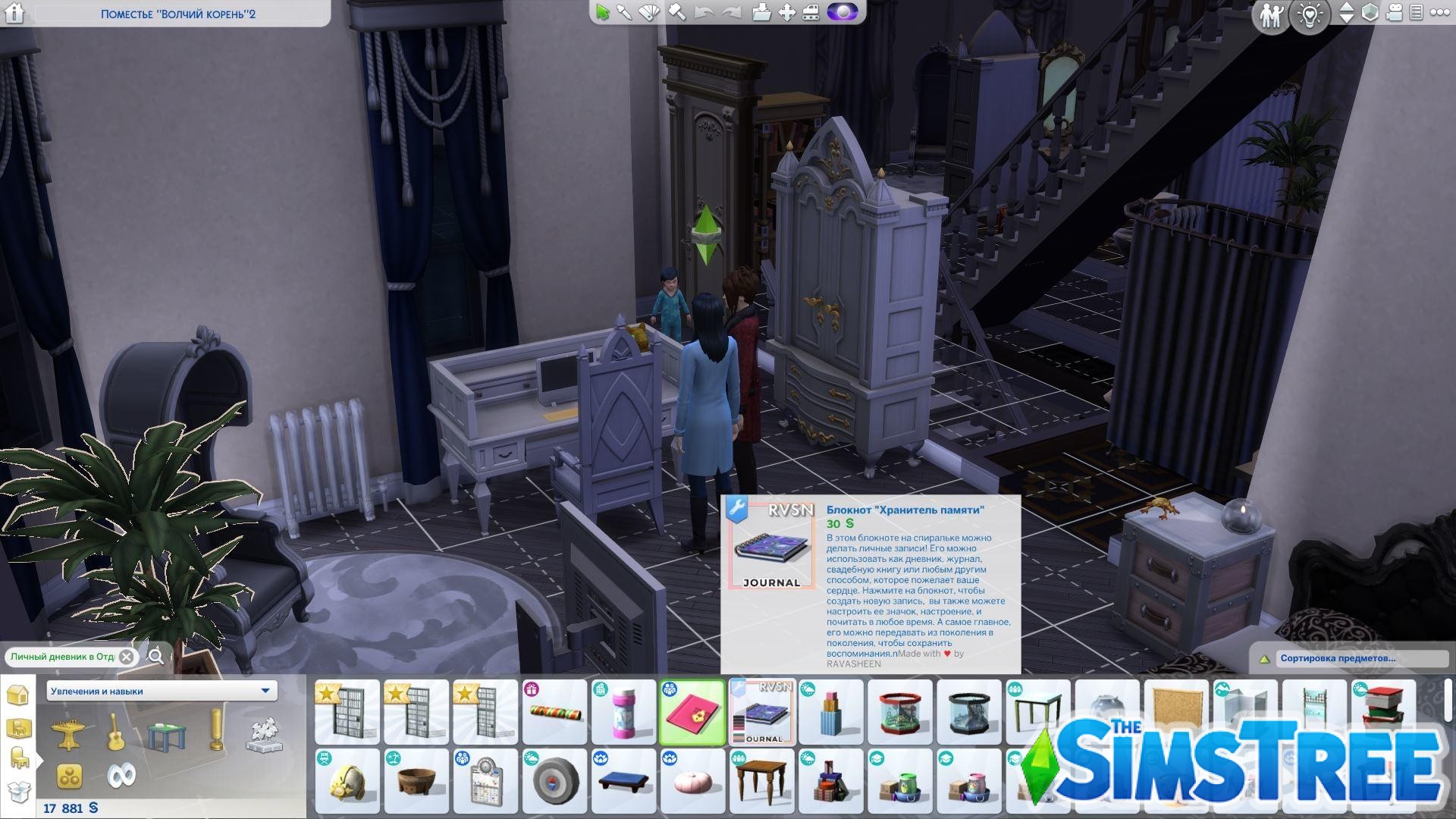This screenshot has width=1456, height=819.
Task: Click the redo arrow
Action: (730, 13)
